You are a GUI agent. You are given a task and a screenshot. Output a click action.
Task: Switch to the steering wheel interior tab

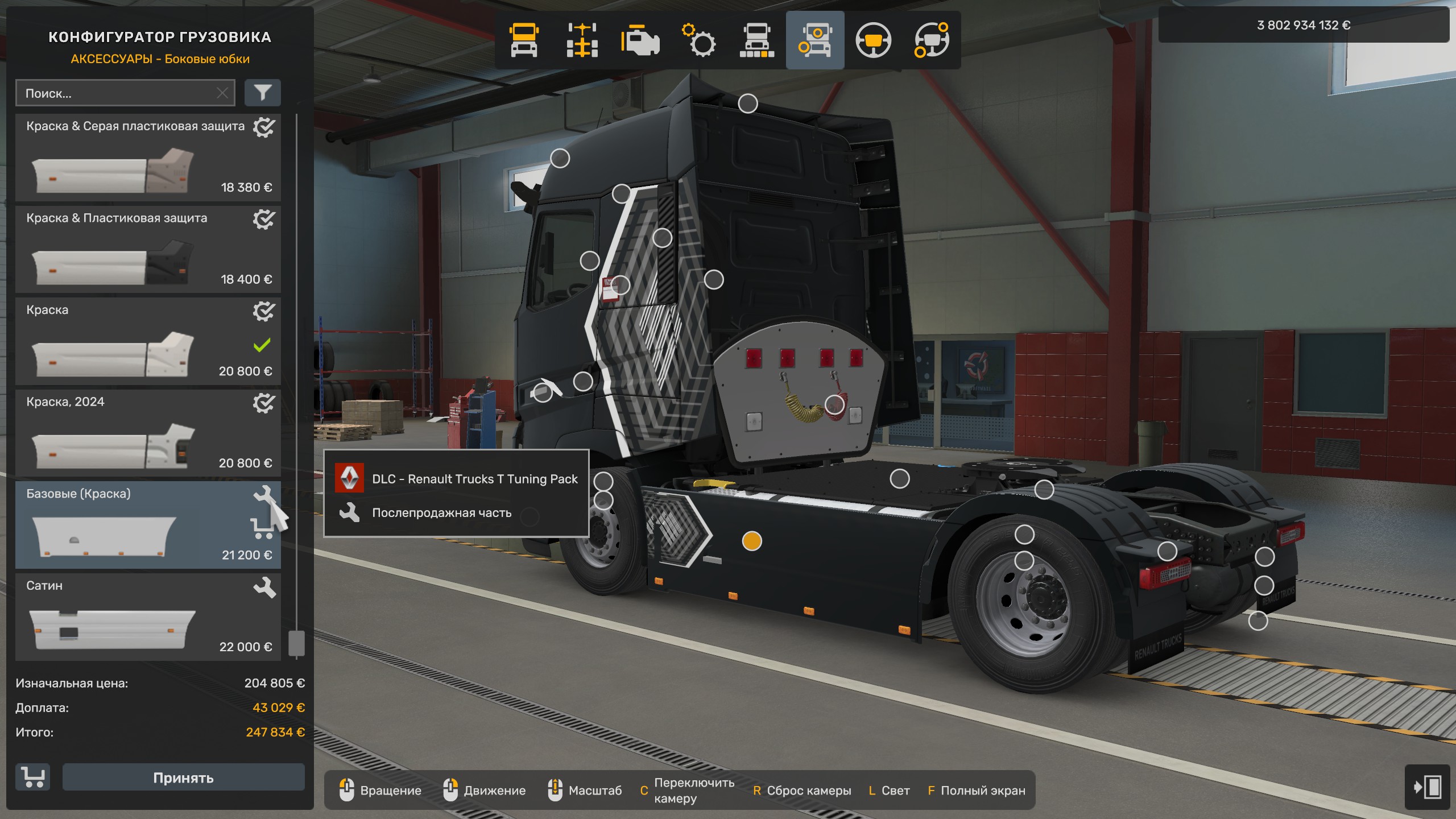[x=873, y=40]
